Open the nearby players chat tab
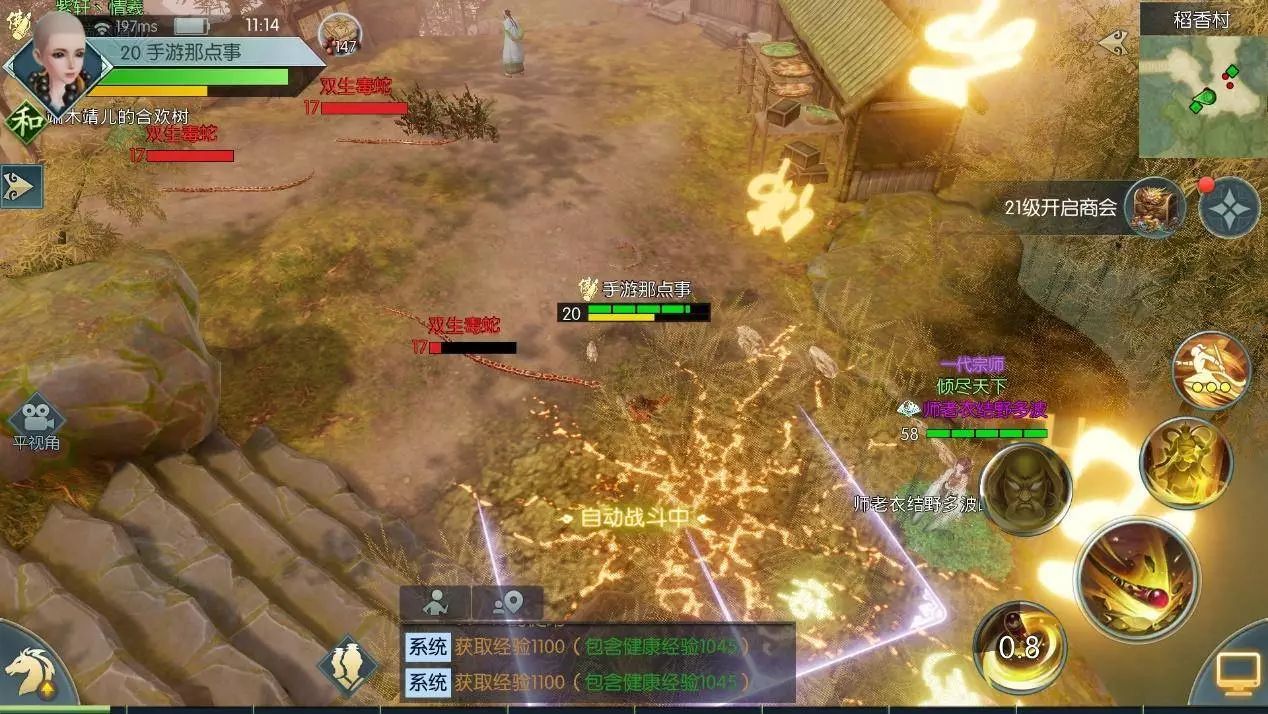 coord(435,603)
